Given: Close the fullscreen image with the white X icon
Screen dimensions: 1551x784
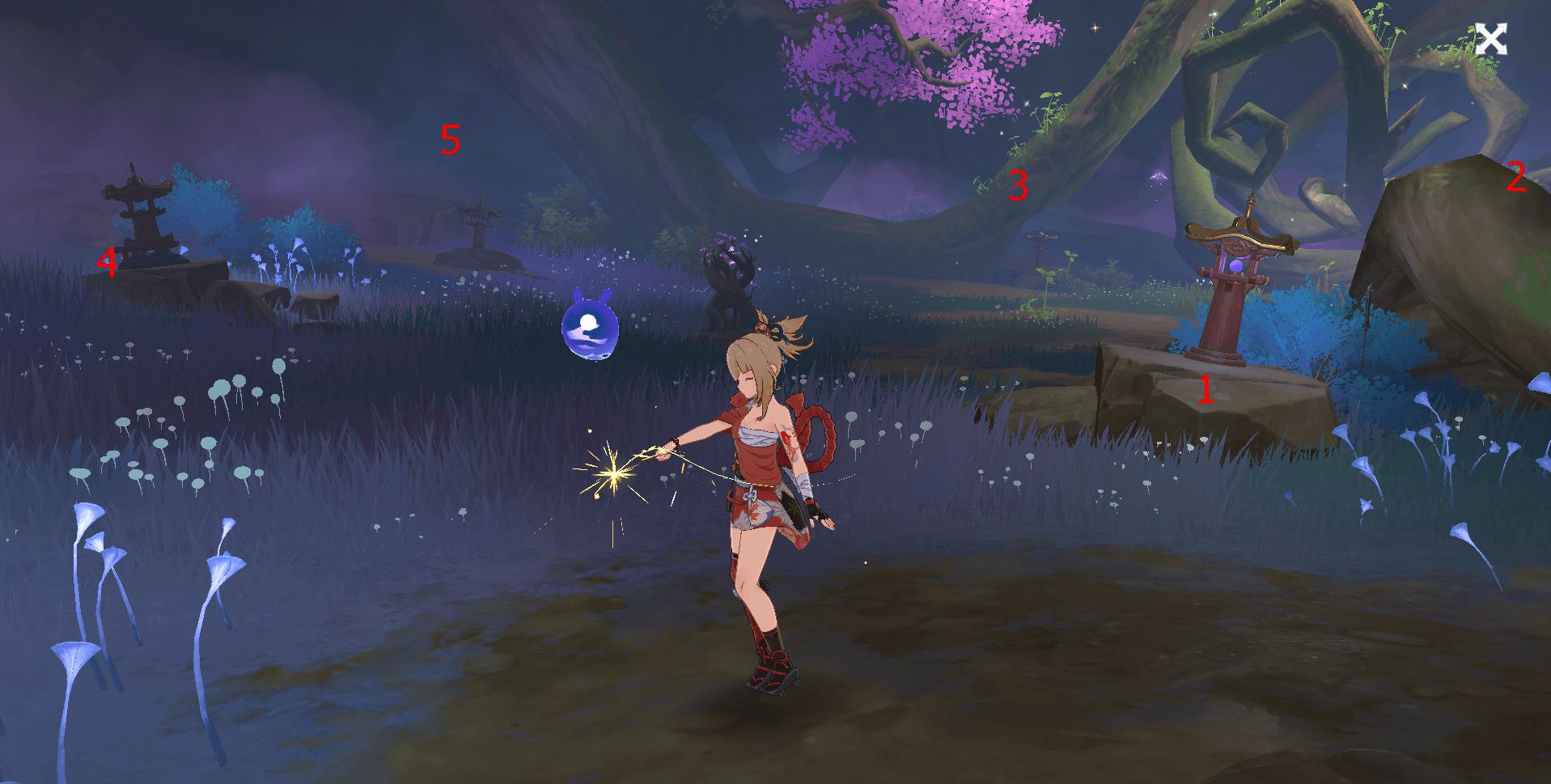Looking at the screenshot, I should click(1490, 39).
